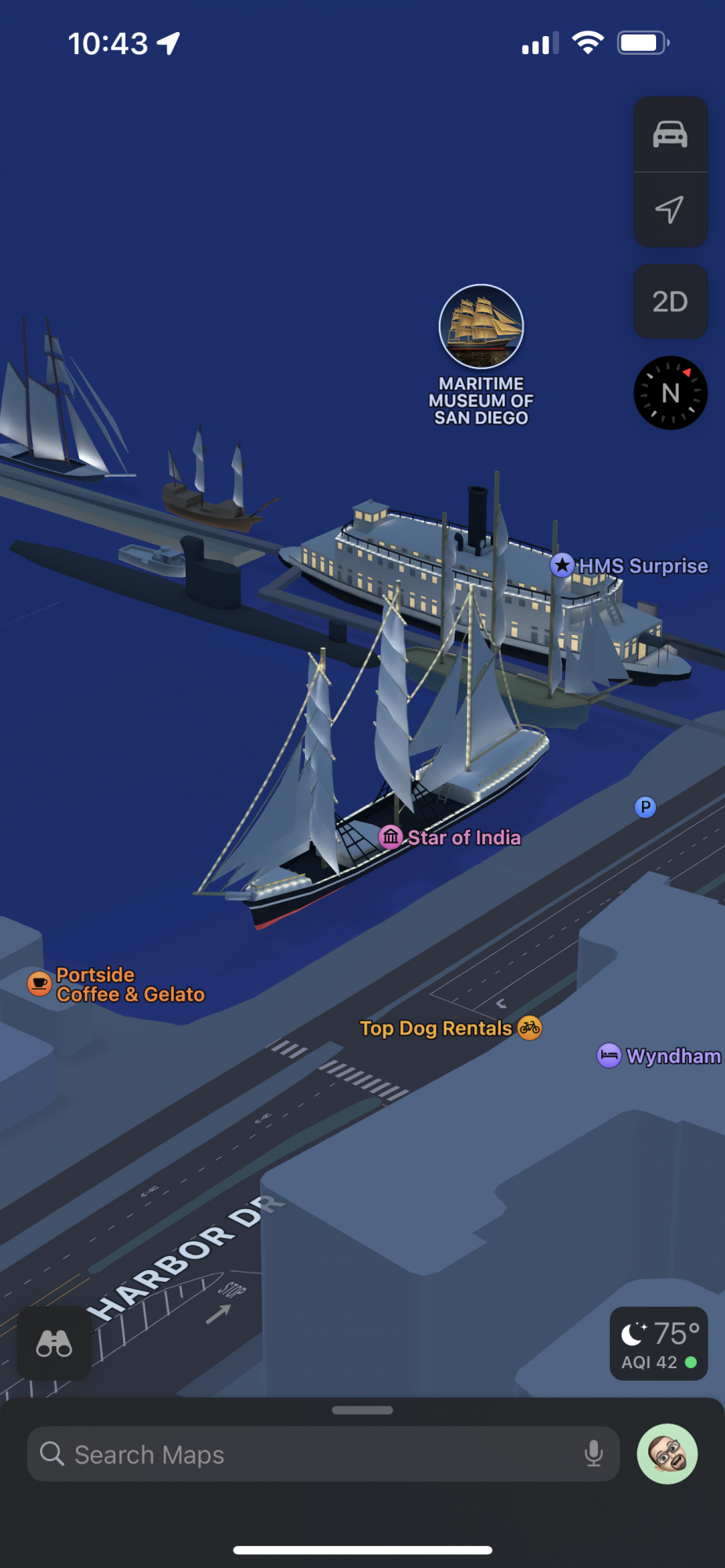Choose the Portside Coffee & Gelato marker

point(39,983)
